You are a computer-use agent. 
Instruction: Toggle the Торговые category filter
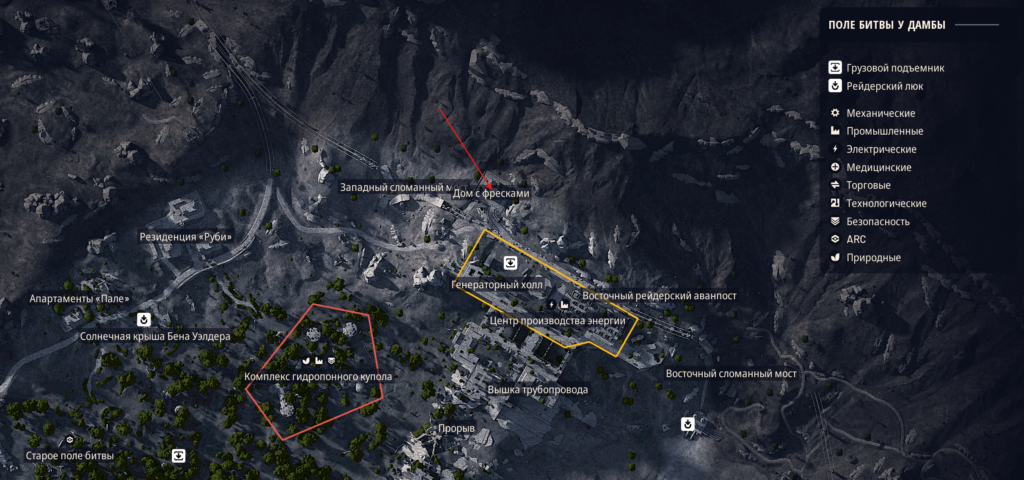click(867, 185)
